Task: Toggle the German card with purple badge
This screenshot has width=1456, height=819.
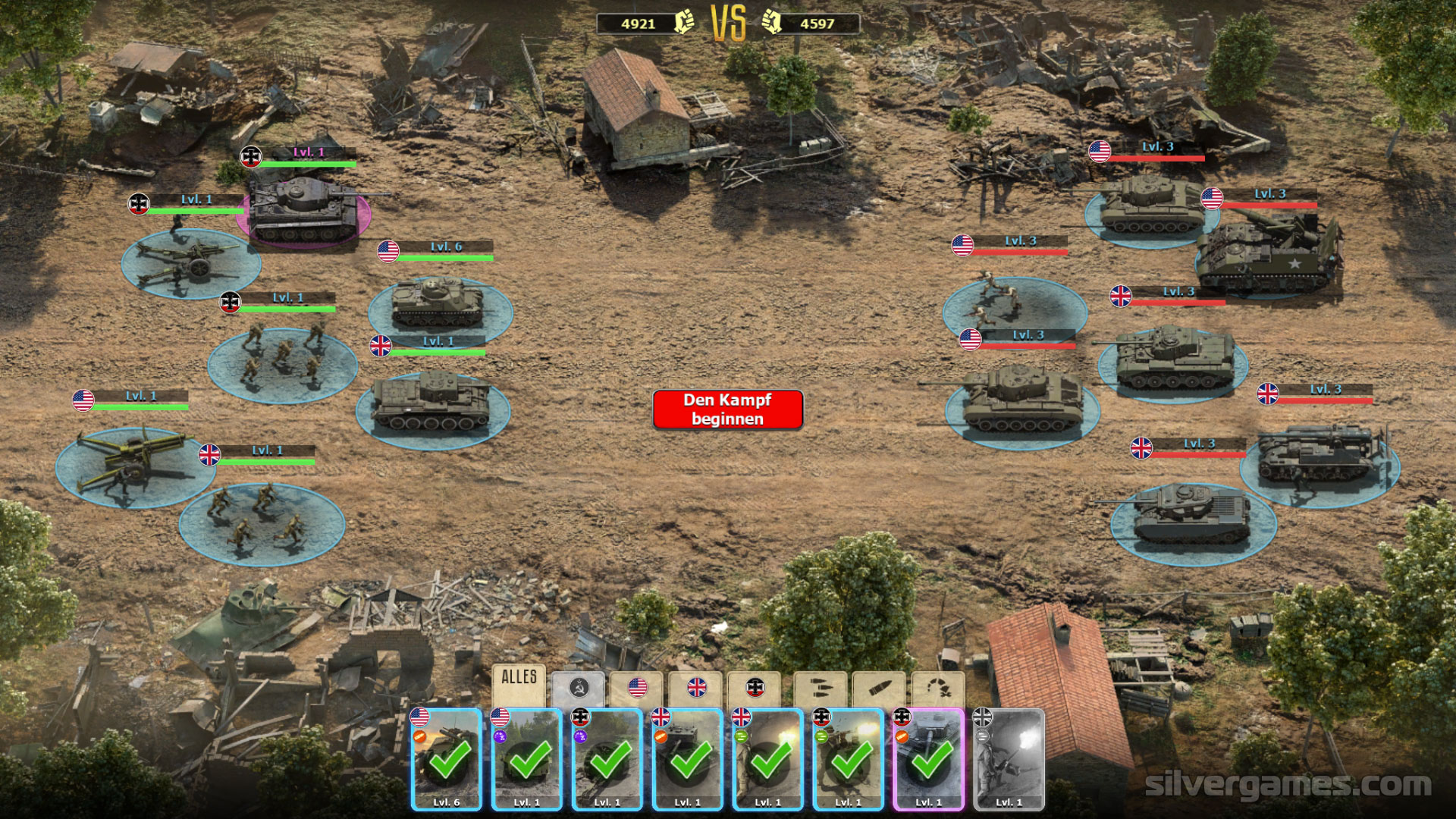Action: click(607, 760)
